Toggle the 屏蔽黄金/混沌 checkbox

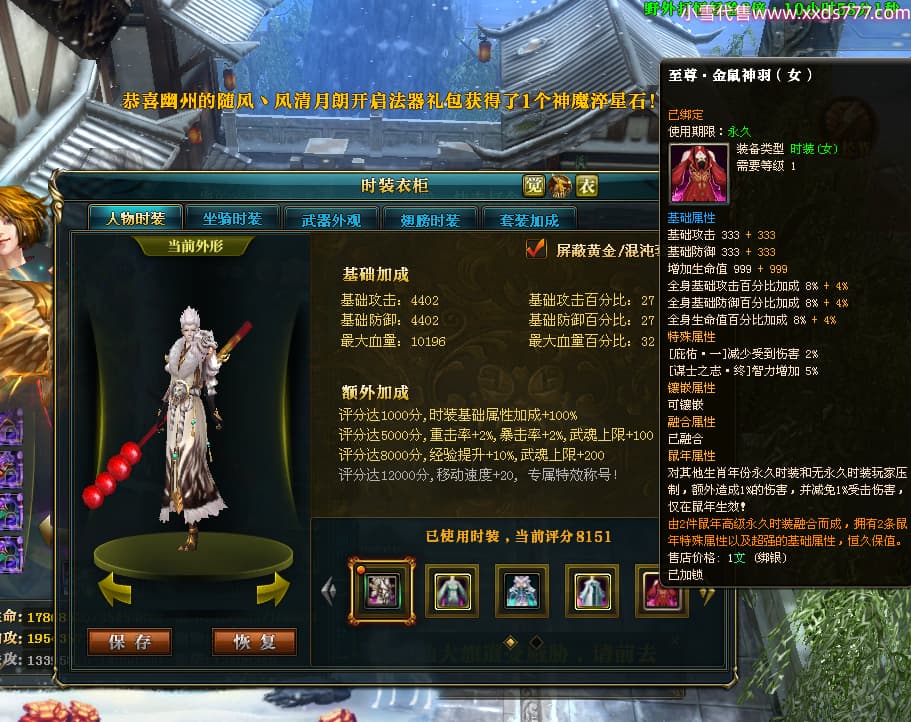coord(537,250)
